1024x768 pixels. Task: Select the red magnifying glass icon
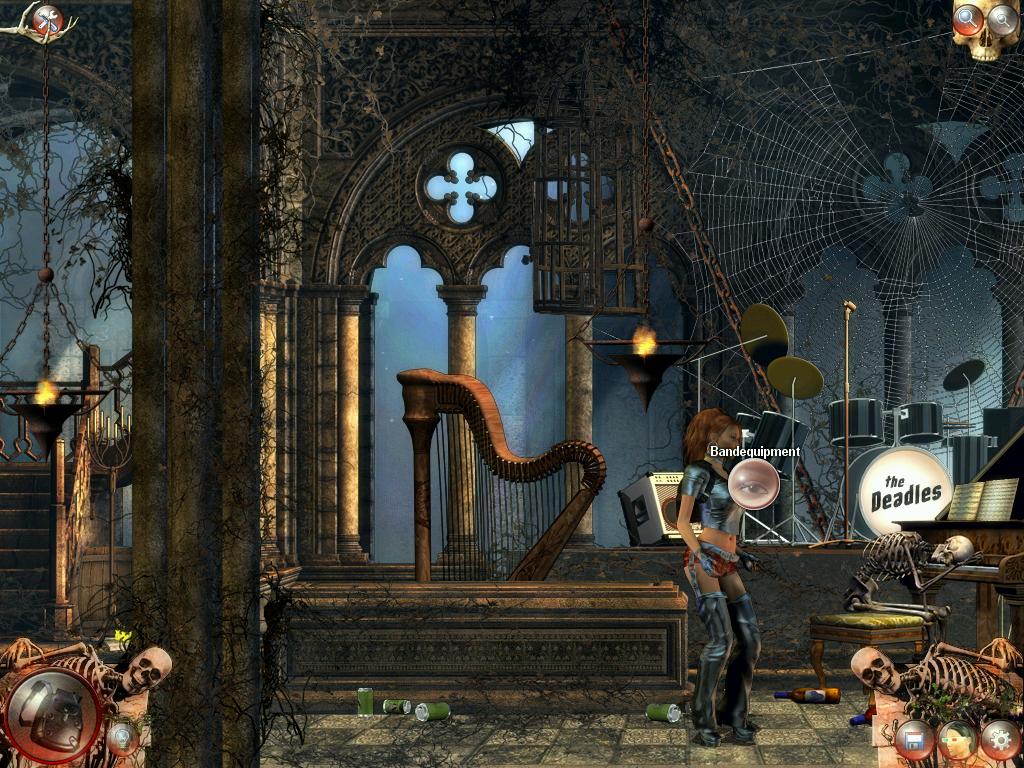pyautogui.click(x=967, y=18)
